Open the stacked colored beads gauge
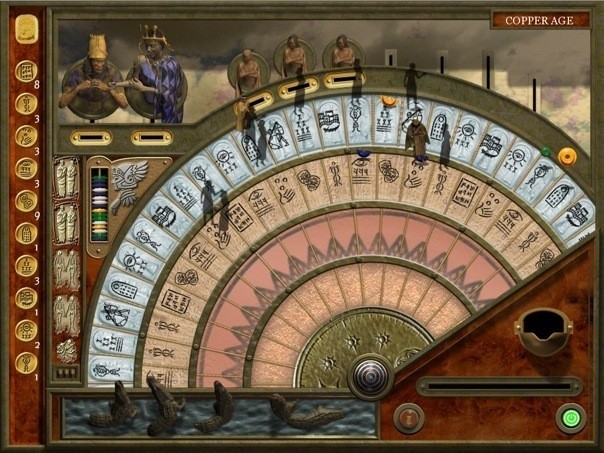The width and height of the screenshot is (604, 453). pos(99,204)
